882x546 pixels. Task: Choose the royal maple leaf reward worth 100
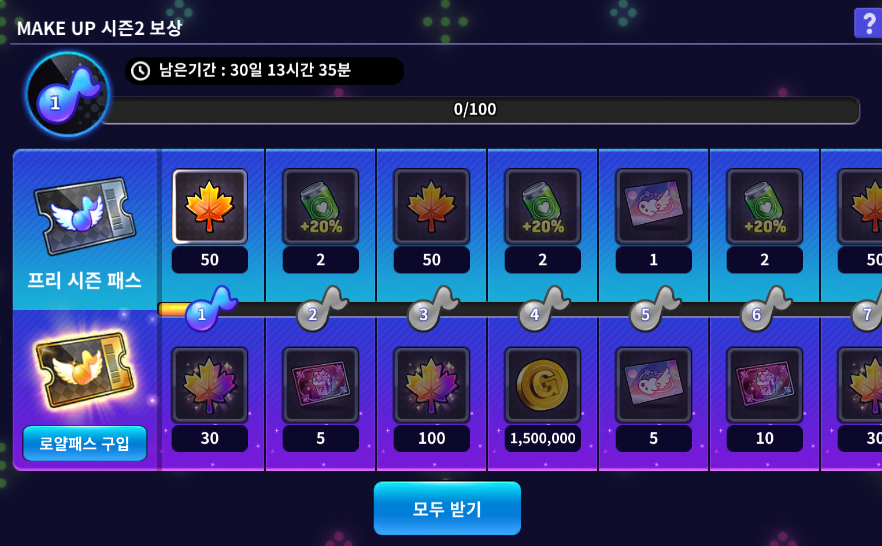point(432,385)
